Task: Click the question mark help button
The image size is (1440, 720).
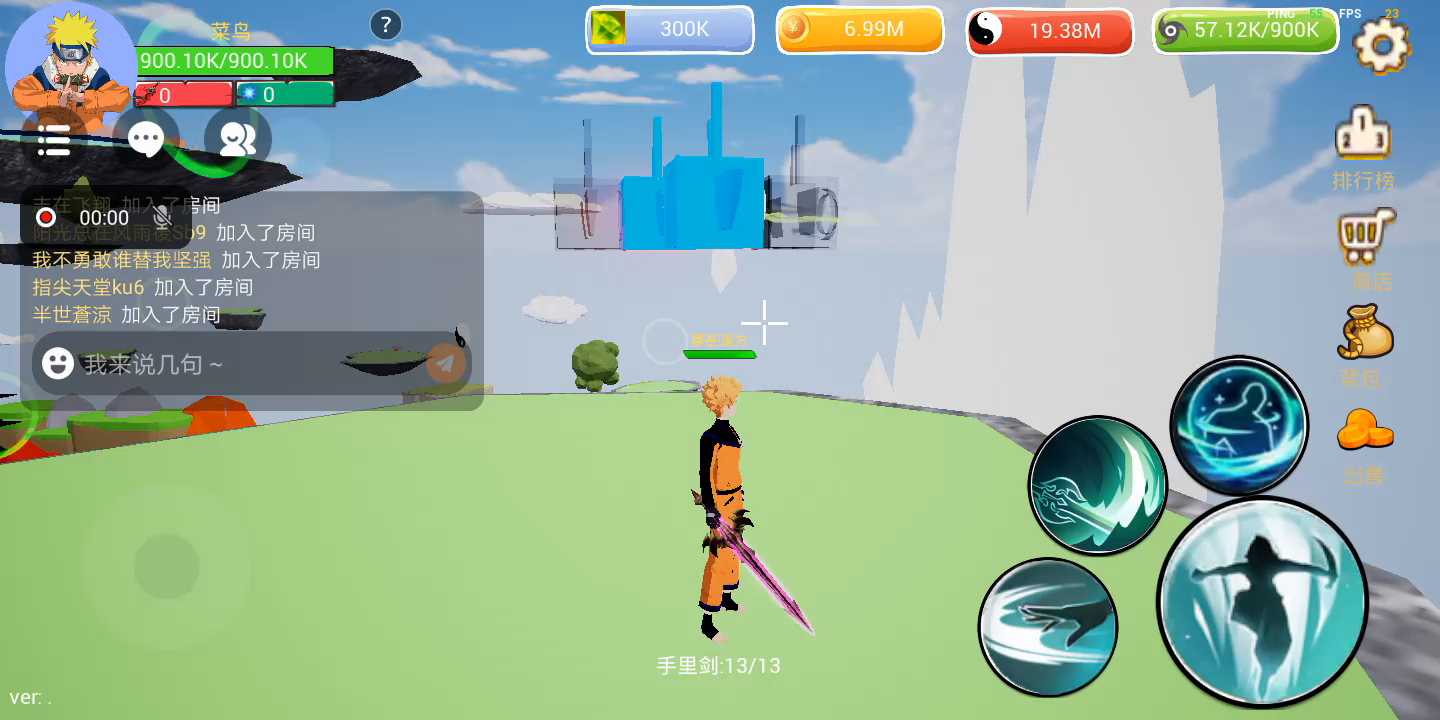Action: (x=386, y=25)
